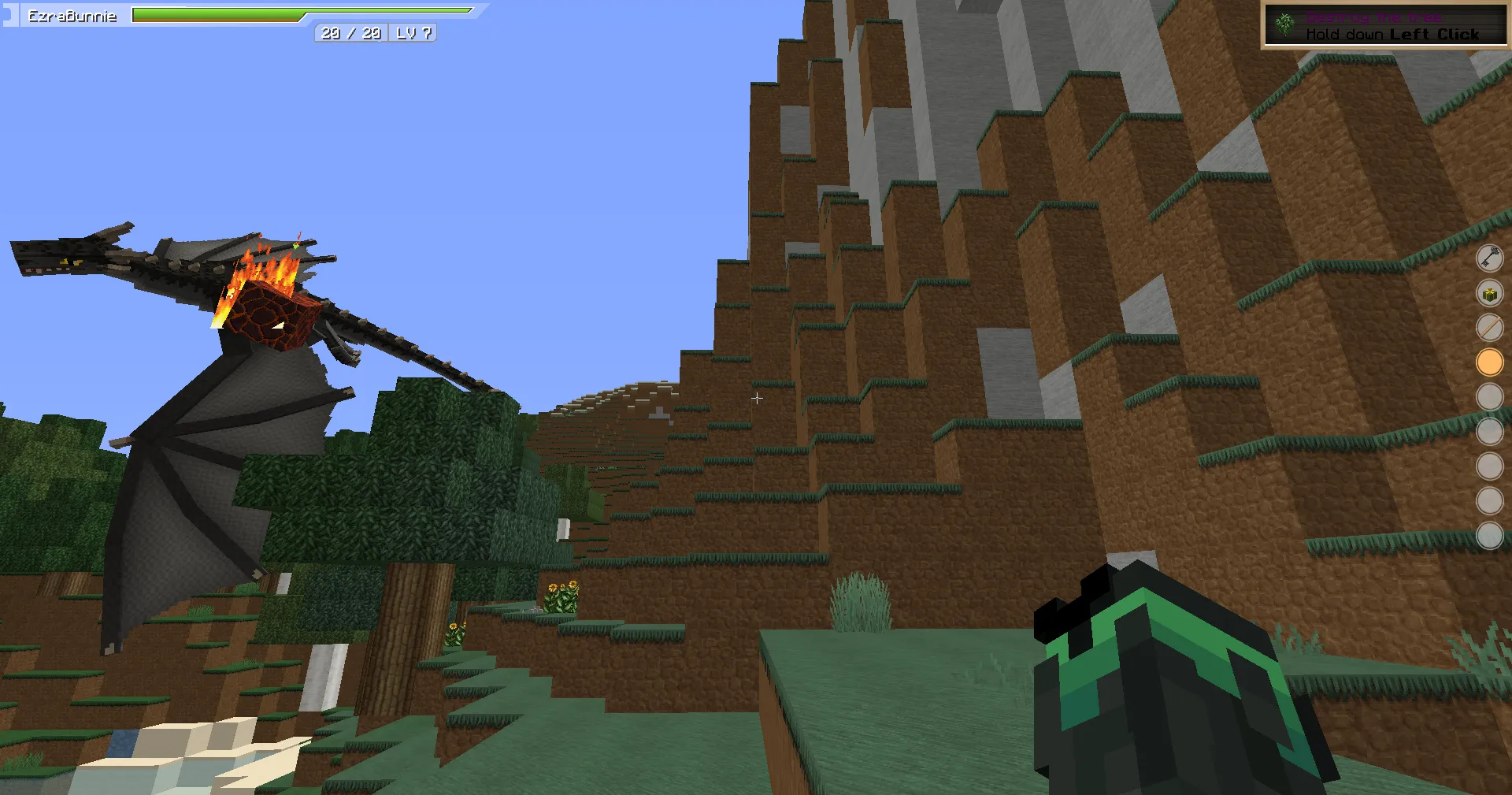Viewport: 1512px width, 795px height.
Task: Click the crosshair at screen center
Action: coord(756,398)
